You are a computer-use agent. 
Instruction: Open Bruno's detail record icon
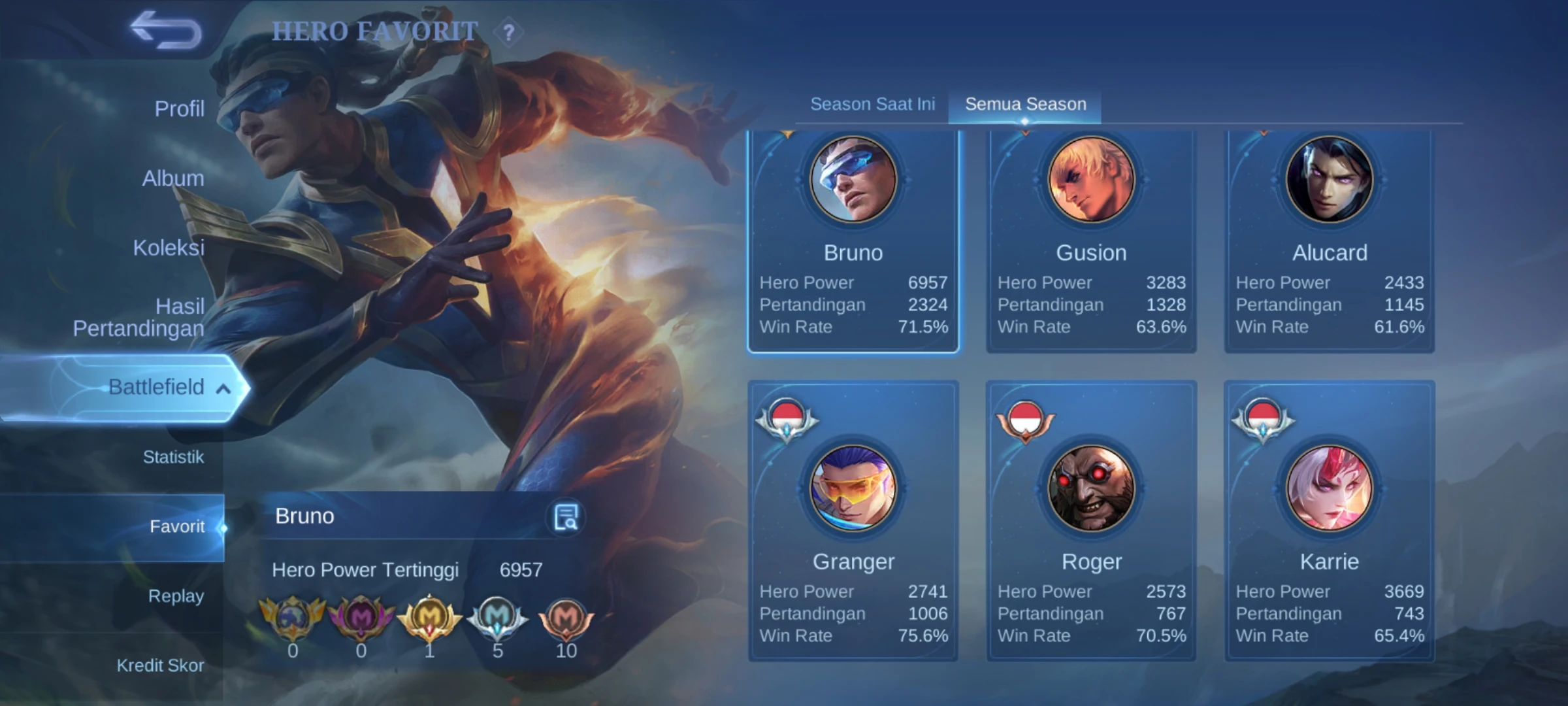(x=566, y=517)
